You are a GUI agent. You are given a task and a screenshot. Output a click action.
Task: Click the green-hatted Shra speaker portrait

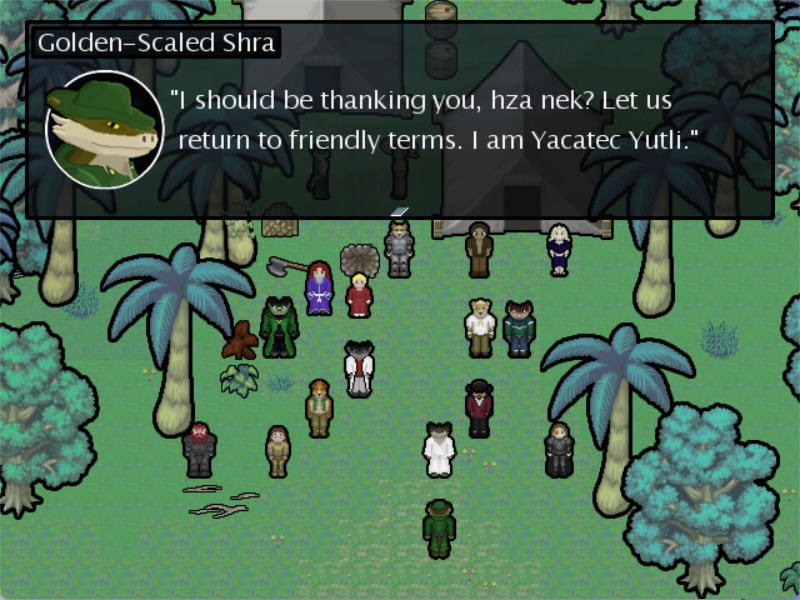coord(105,129)
